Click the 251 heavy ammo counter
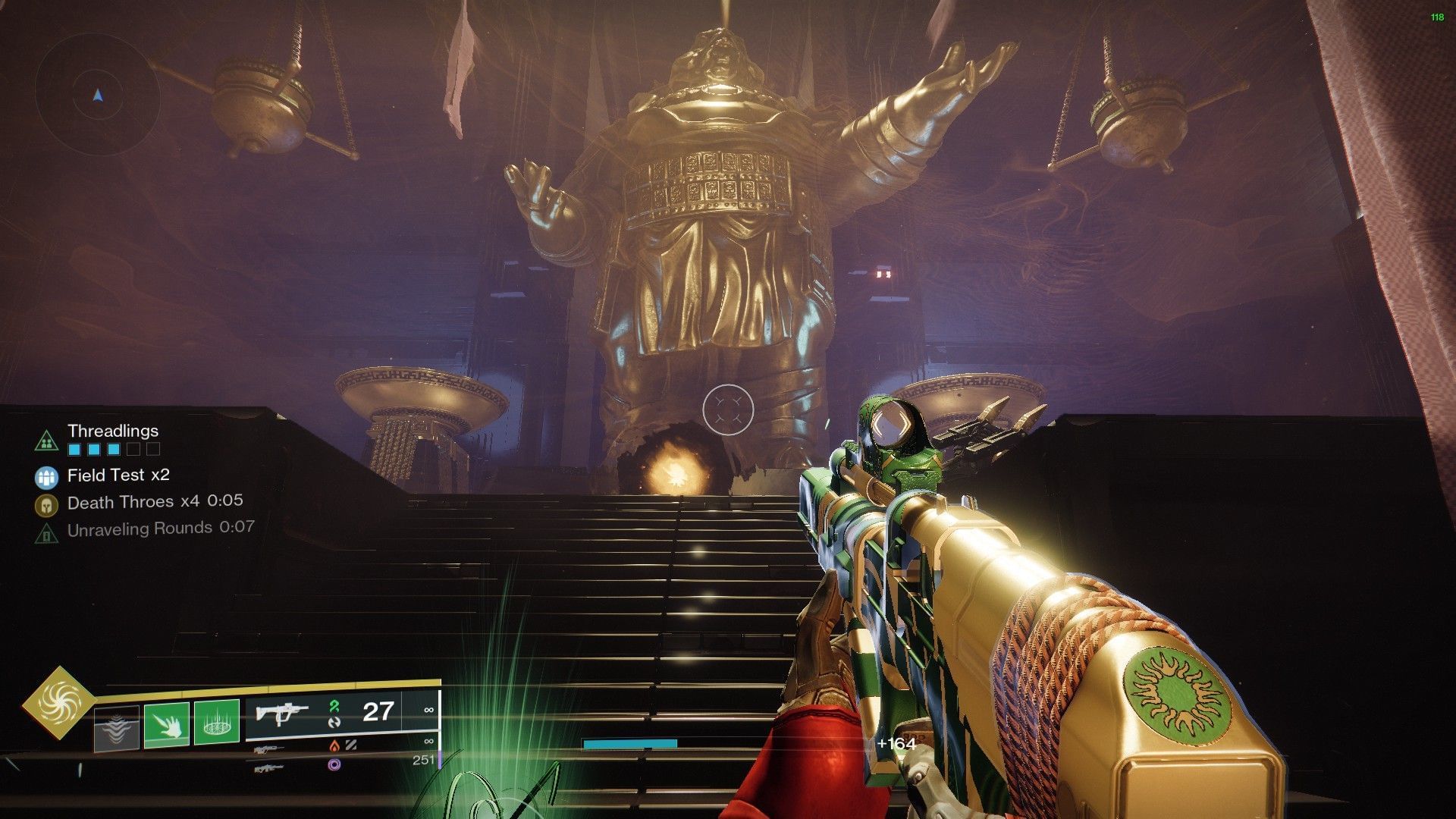Viewport: 1456px width, 819px height. tap(423, 759)
